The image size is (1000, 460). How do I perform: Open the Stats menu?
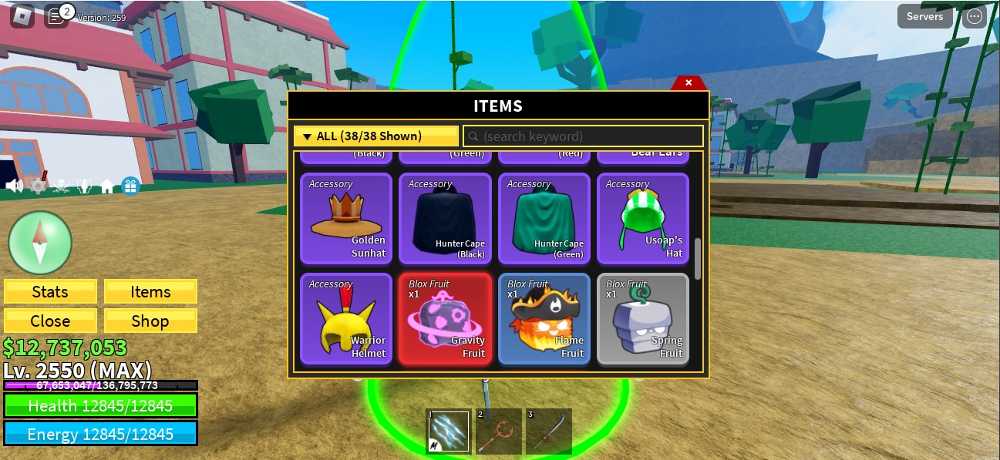pyautogui.click(x=50, y=292)
